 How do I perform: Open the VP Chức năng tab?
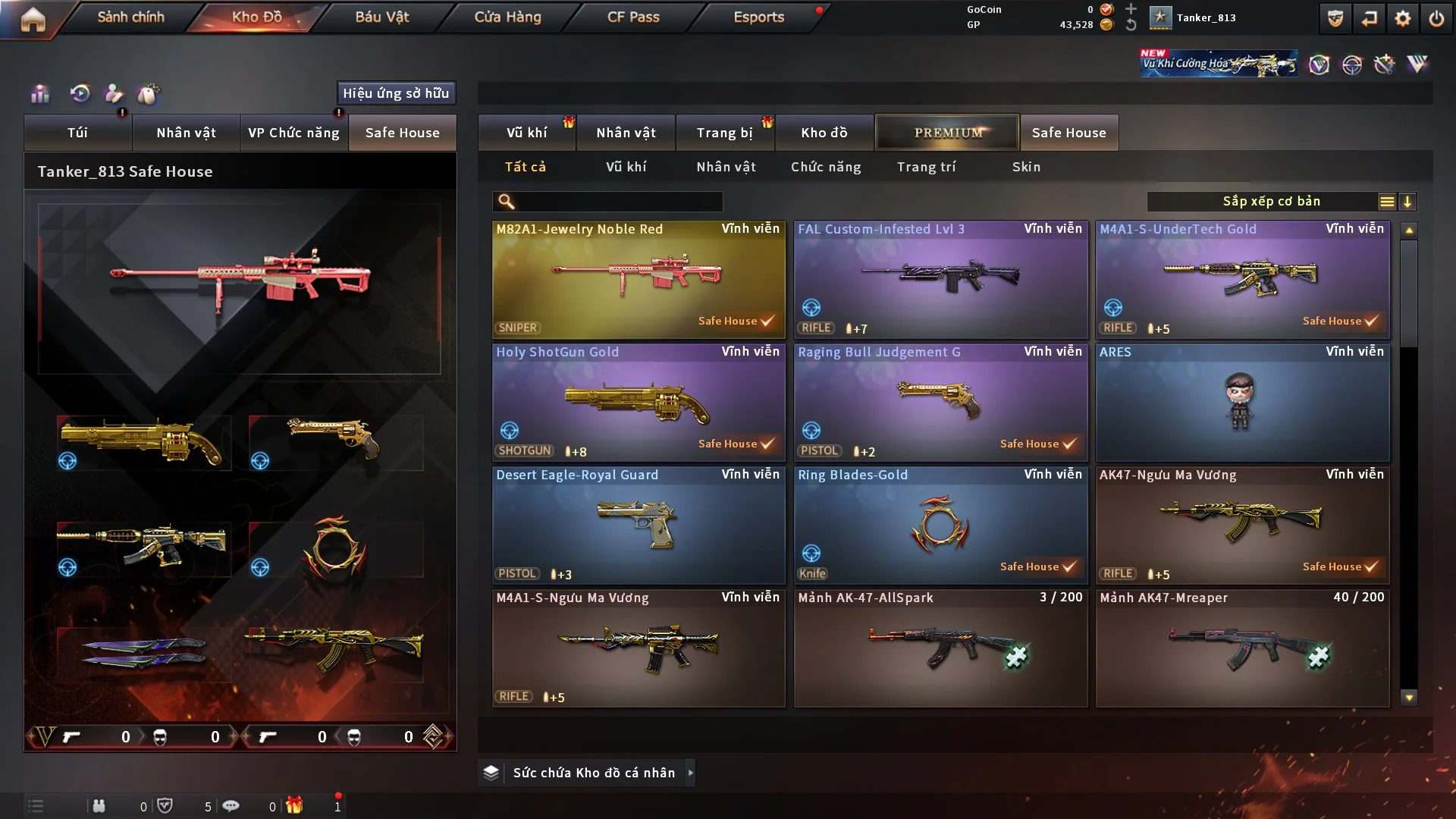(293, 133)
